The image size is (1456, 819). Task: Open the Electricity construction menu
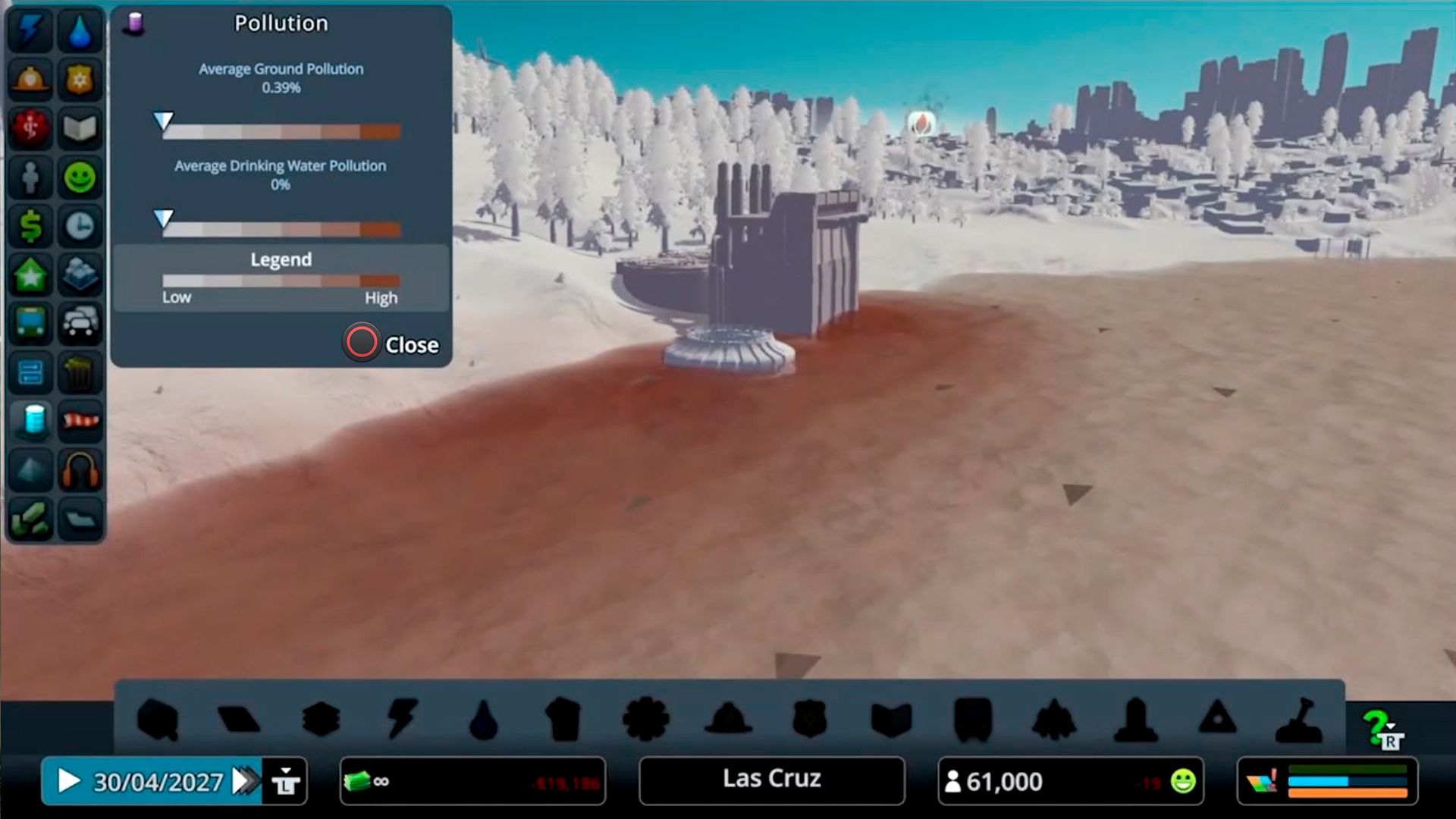(403, 719)
